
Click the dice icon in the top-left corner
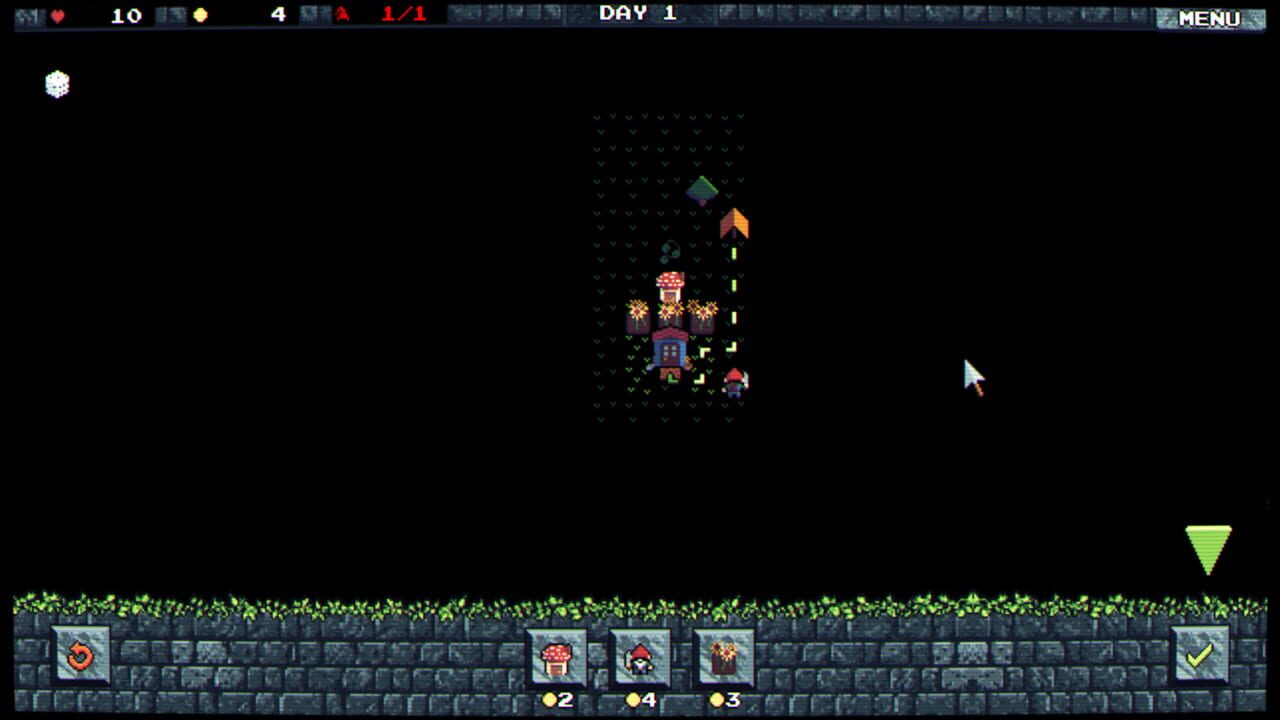tap(56, 84)
